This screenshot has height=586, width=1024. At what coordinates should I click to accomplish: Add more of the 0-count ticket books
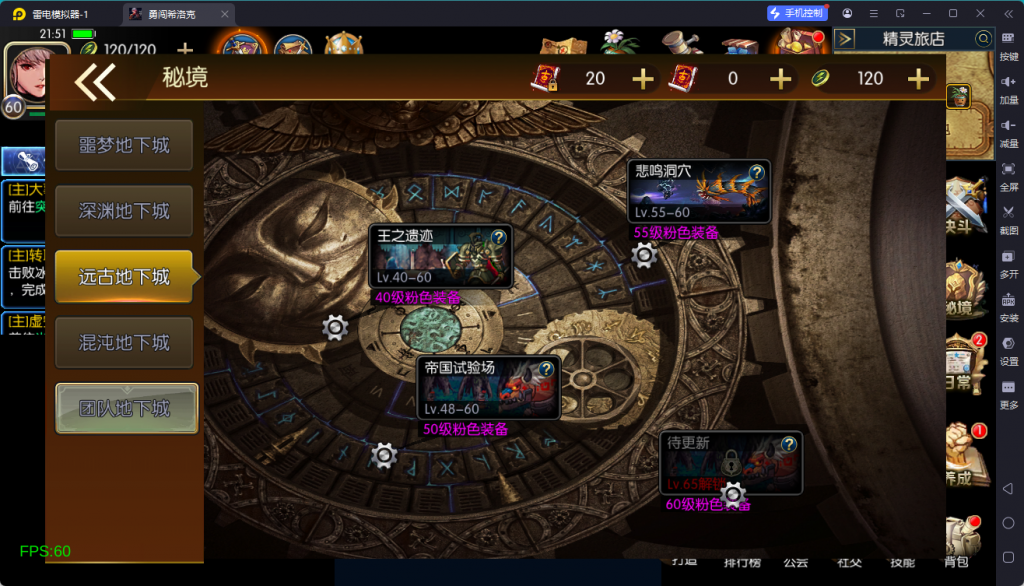(x=780, y=79)
